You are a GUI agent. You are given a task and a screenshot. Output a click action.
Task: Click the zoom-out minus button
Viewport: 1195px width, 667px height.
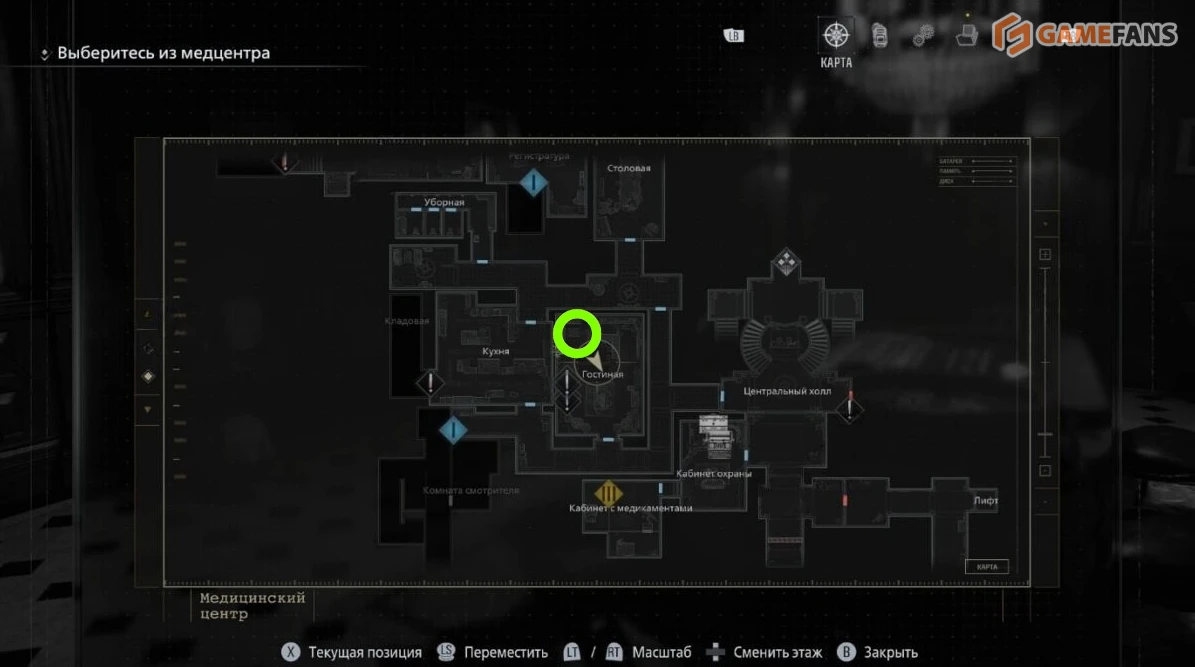1045,470
